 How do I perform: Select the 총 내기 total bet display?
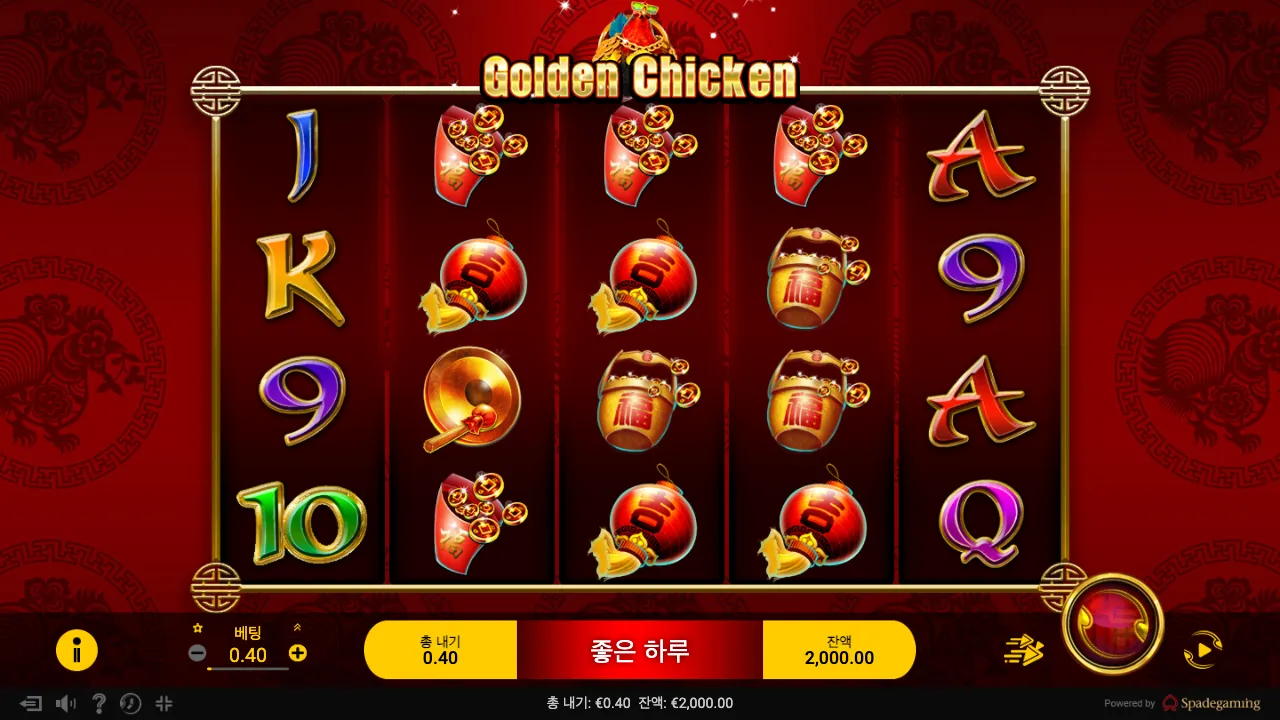click(439, 649)
